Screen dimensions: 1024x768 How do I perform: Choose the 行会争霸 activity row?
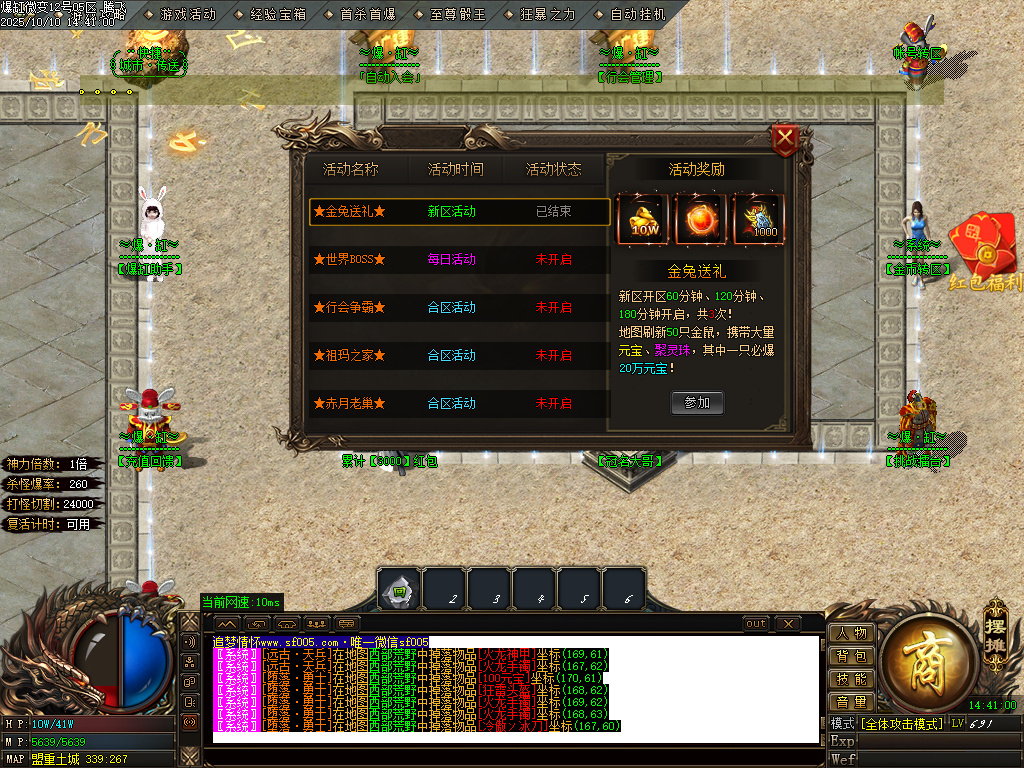pos(459,307)
